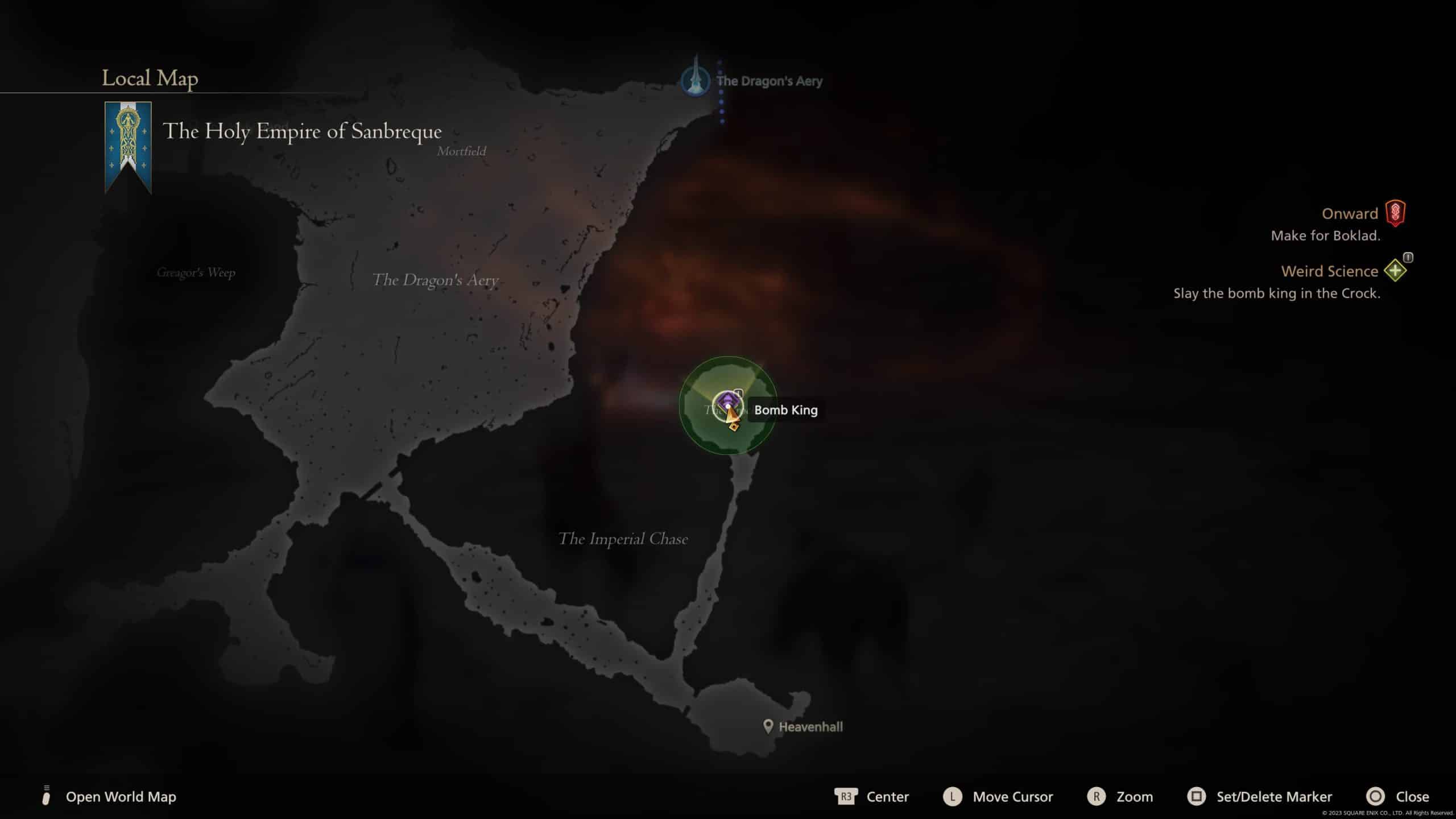The image size is (1456, 819).
Task: Select the Weird Science side quest entry
Action: point(1329,271)
